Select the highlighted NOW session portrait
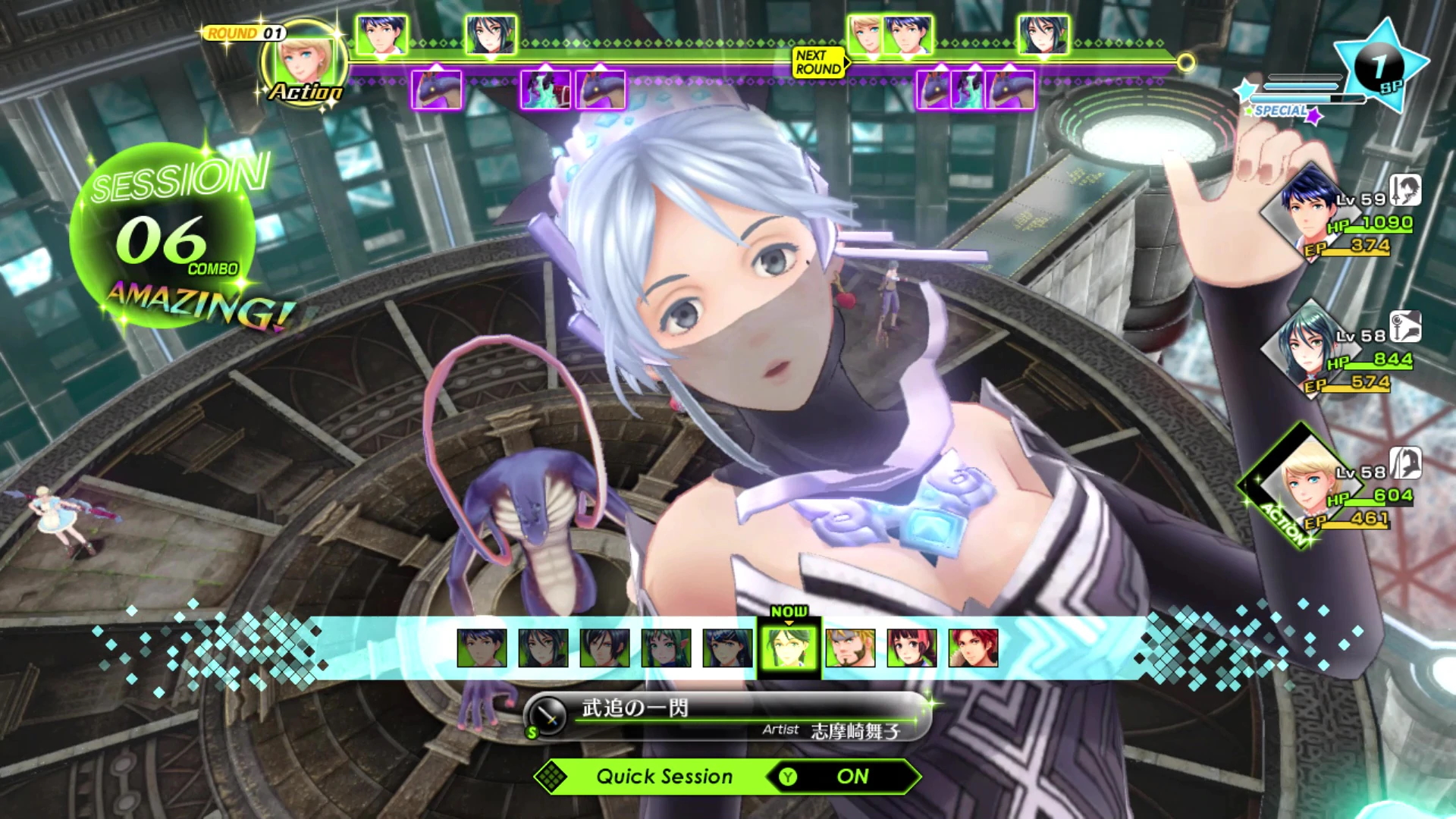1456x819 pixels. click(789, 648)
